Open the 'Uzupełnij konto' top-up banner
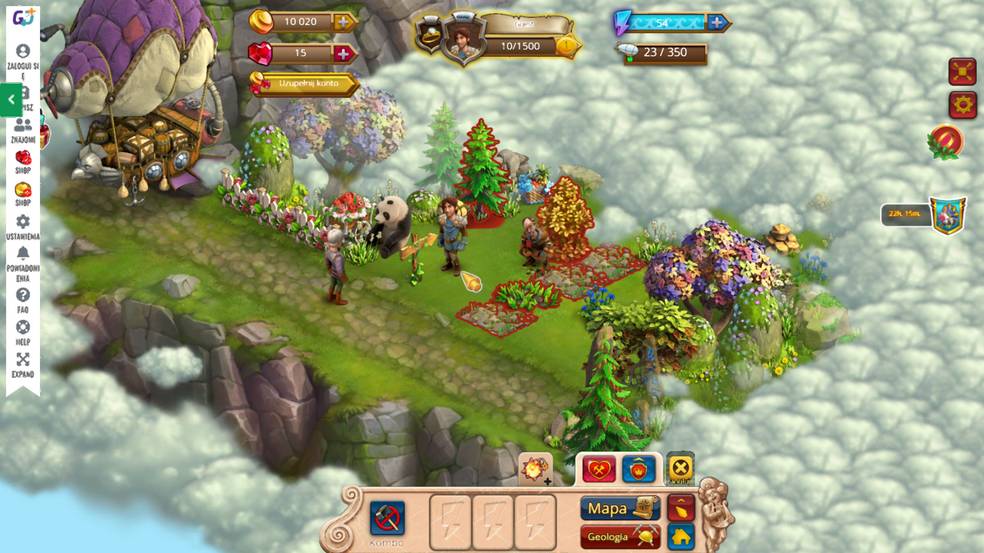Image resolution: width=984 pixels, height=553 pixels. pos(305,84)
